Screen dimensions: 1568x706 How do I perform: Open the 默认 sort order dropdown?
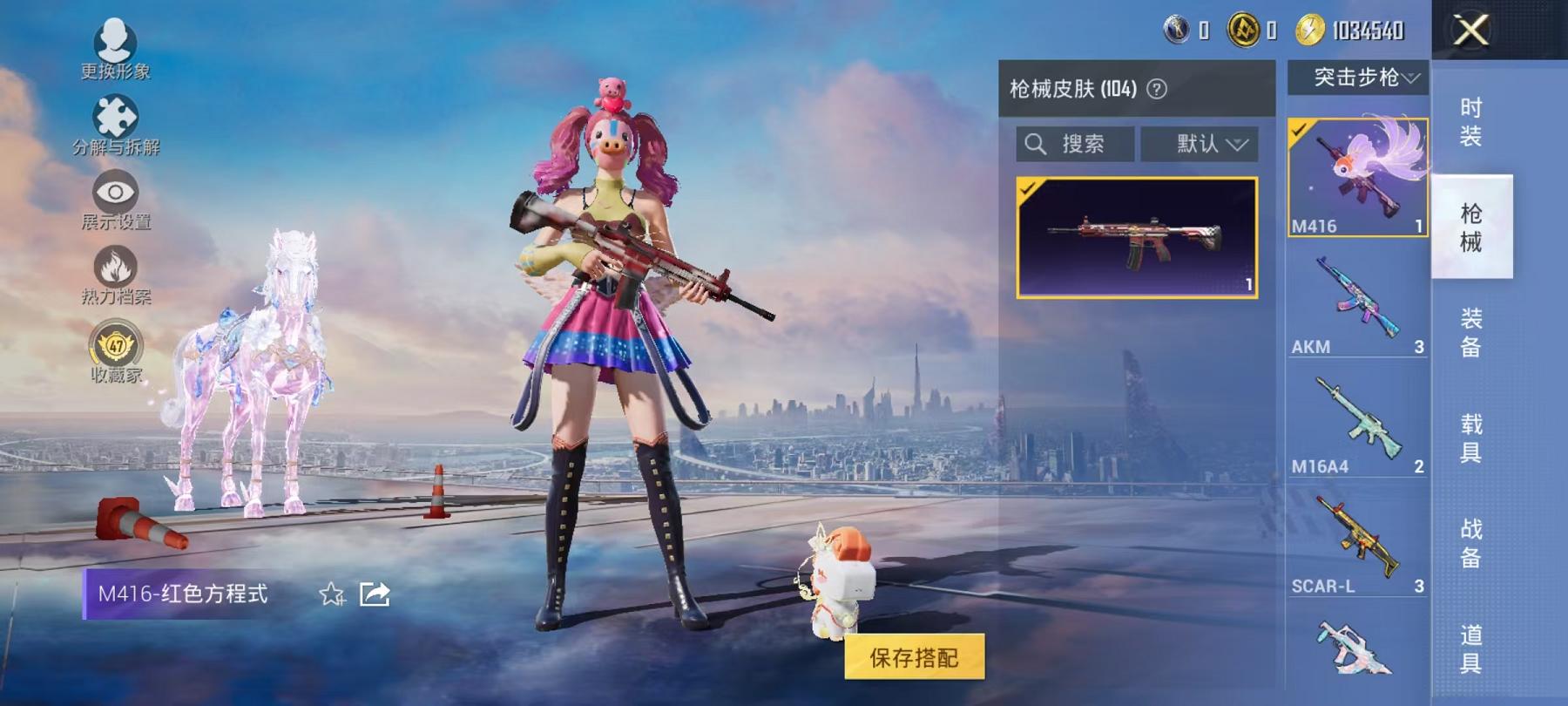(x=1203, y=144)
